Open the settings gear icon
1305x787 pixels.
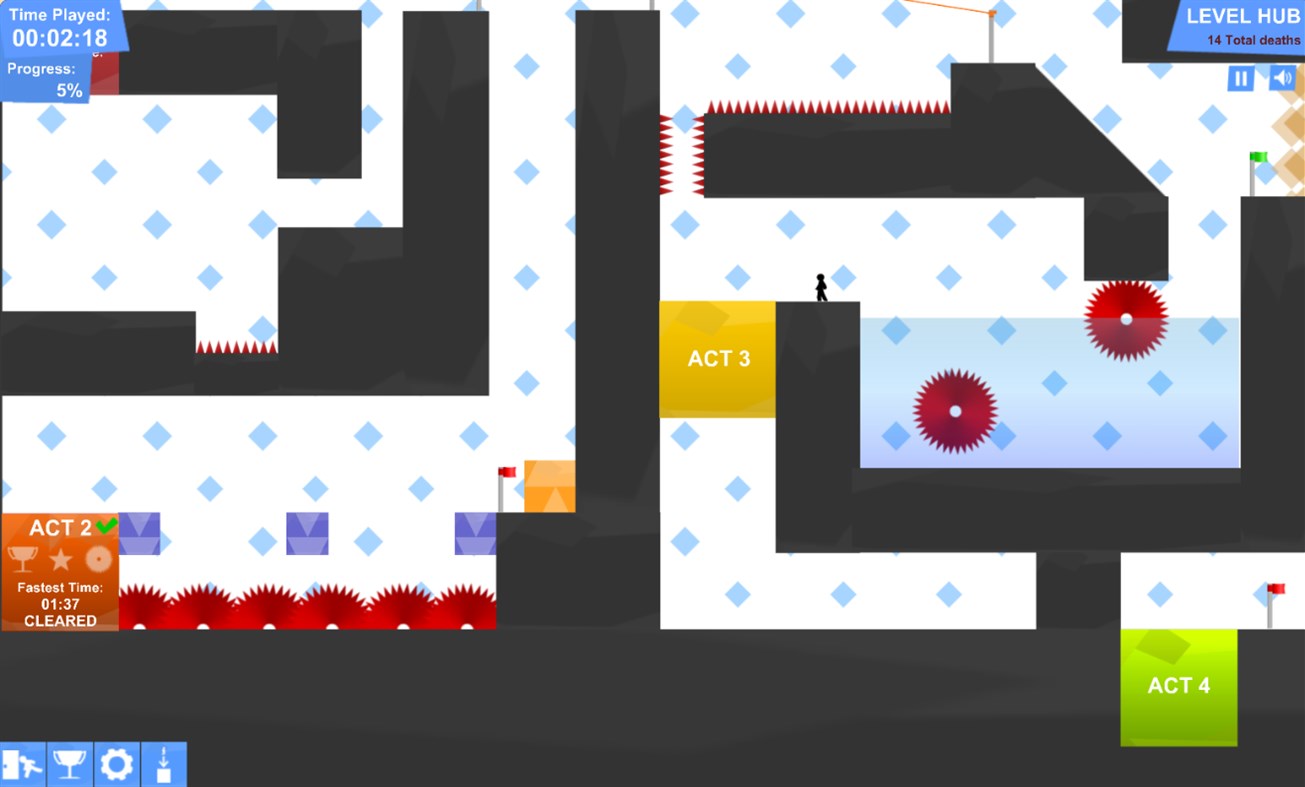coord(115,763)
